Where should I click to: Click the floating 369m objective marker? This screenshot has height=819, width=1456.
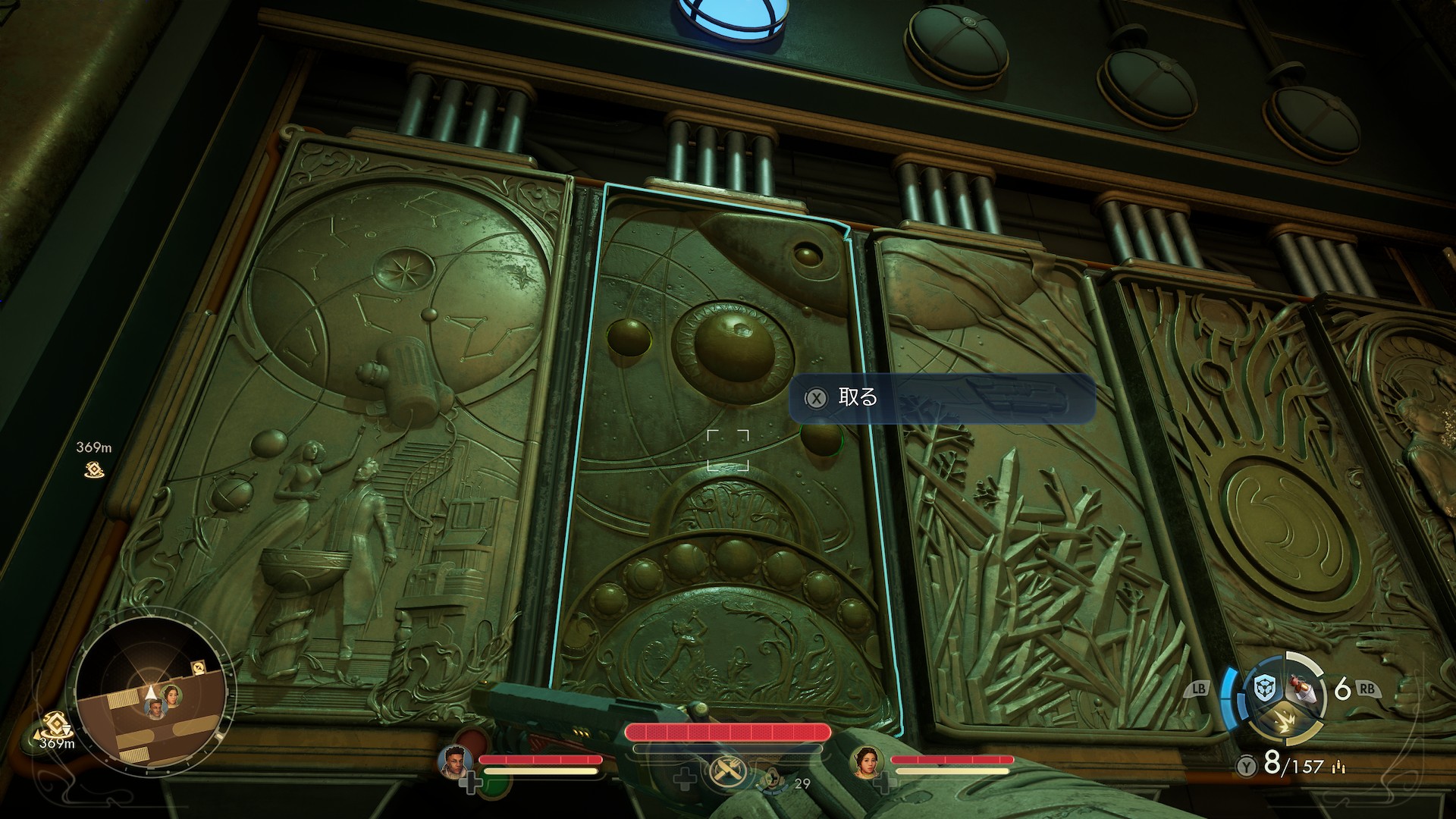(x=94, y=469)
